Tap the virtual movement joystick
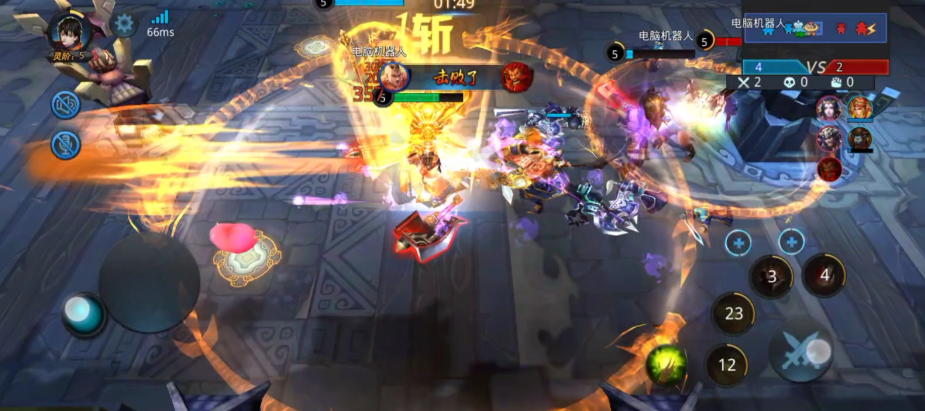Screen dimensions: 925x411 pos(149,282)
